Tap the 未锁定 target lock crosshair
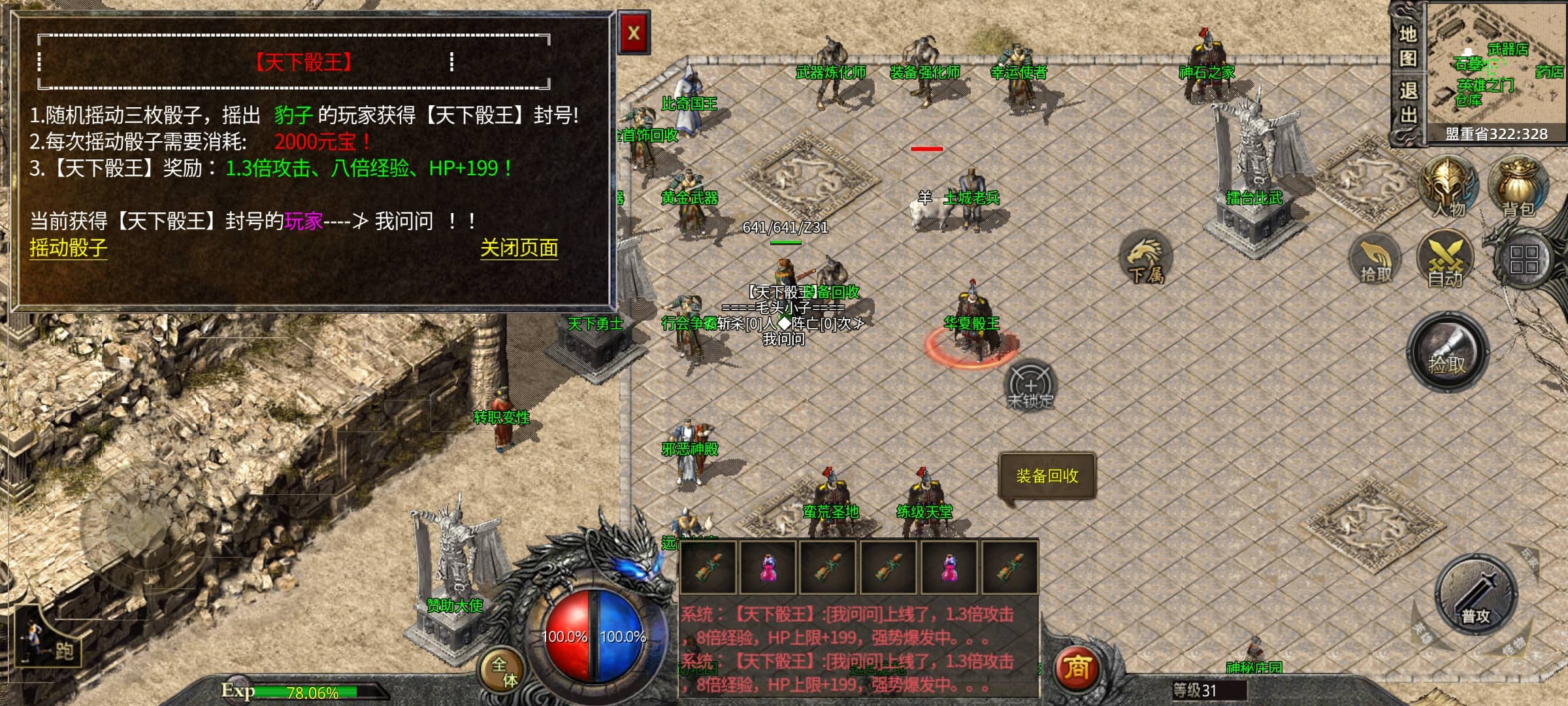Screen dimensions: 1568x706 [1030, 386]
